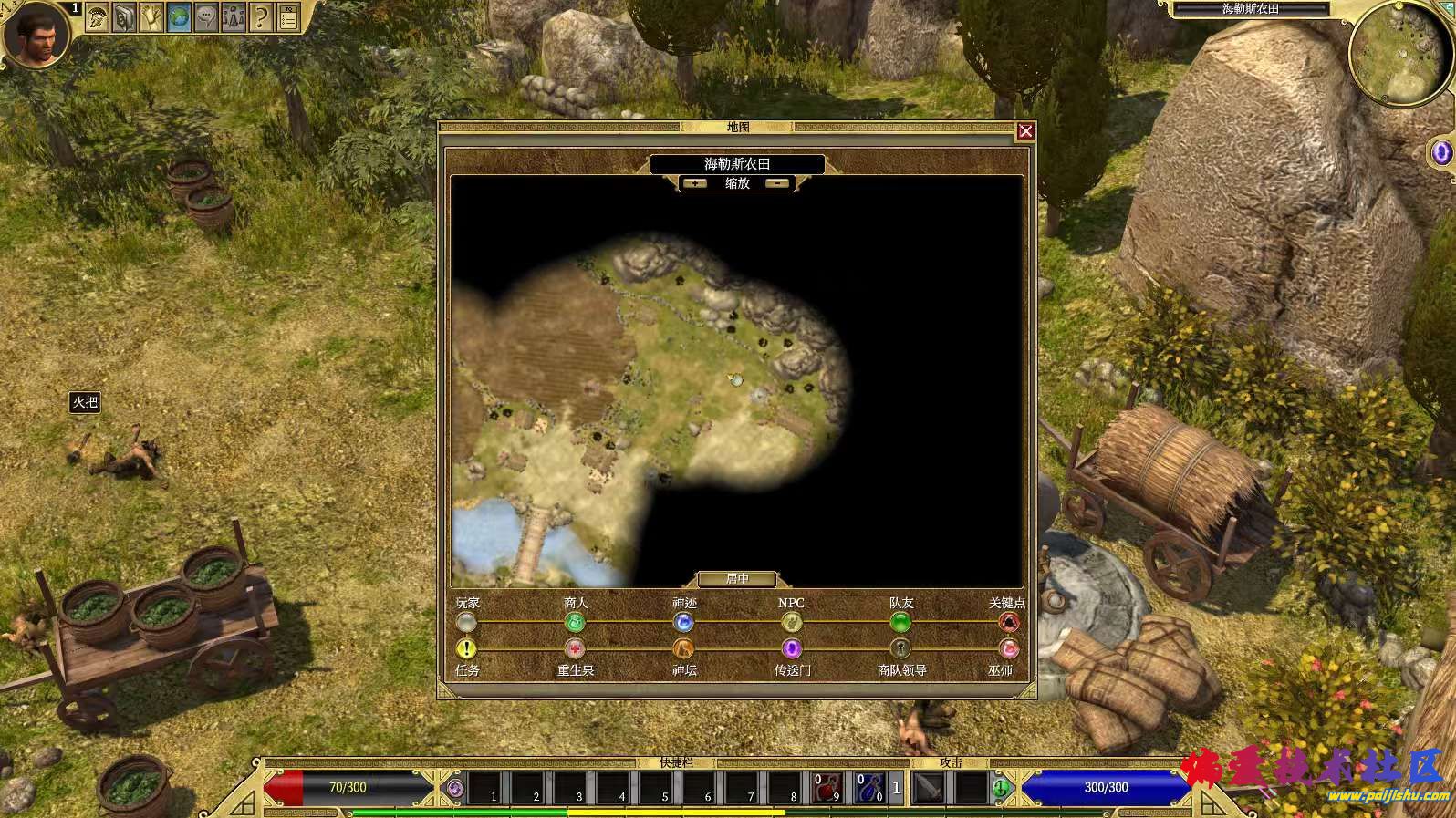Viewport: 1456px width, 818px height.
Task: Click the purple portal orb below minimap
Action: [x=1442, y=152]
